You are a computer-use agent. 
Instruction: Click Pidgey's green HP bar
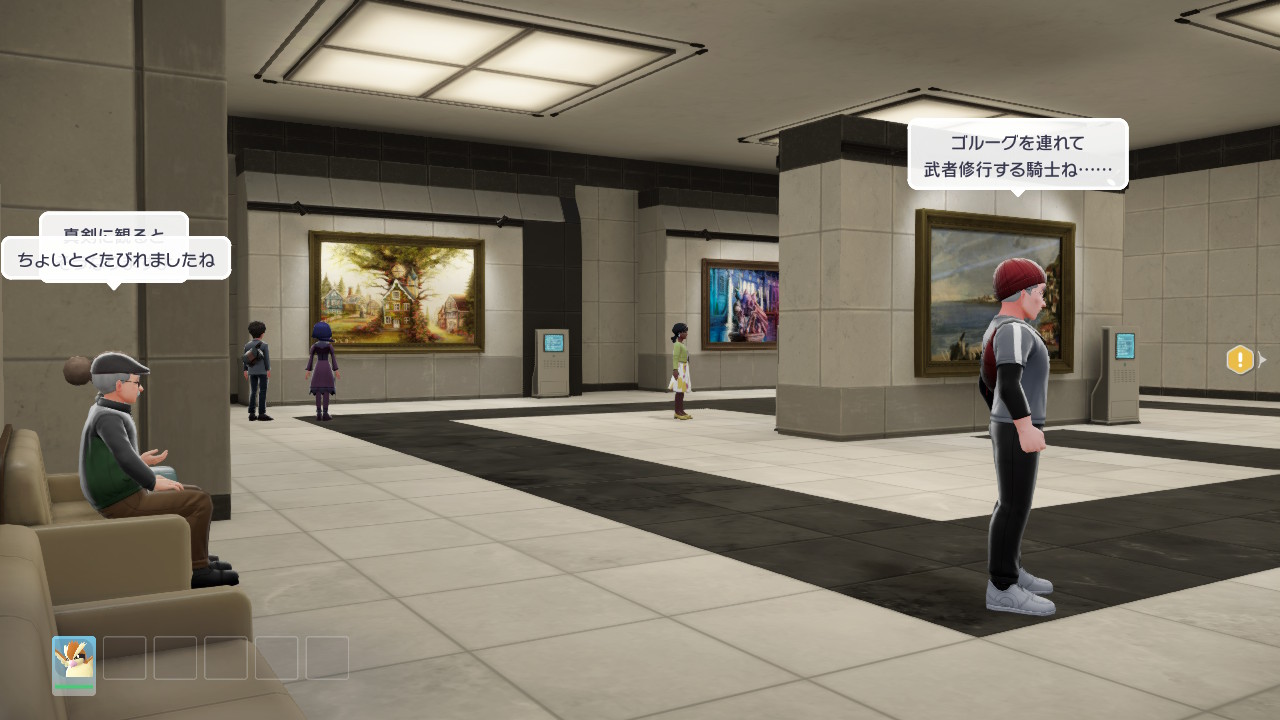pos(73,684)
